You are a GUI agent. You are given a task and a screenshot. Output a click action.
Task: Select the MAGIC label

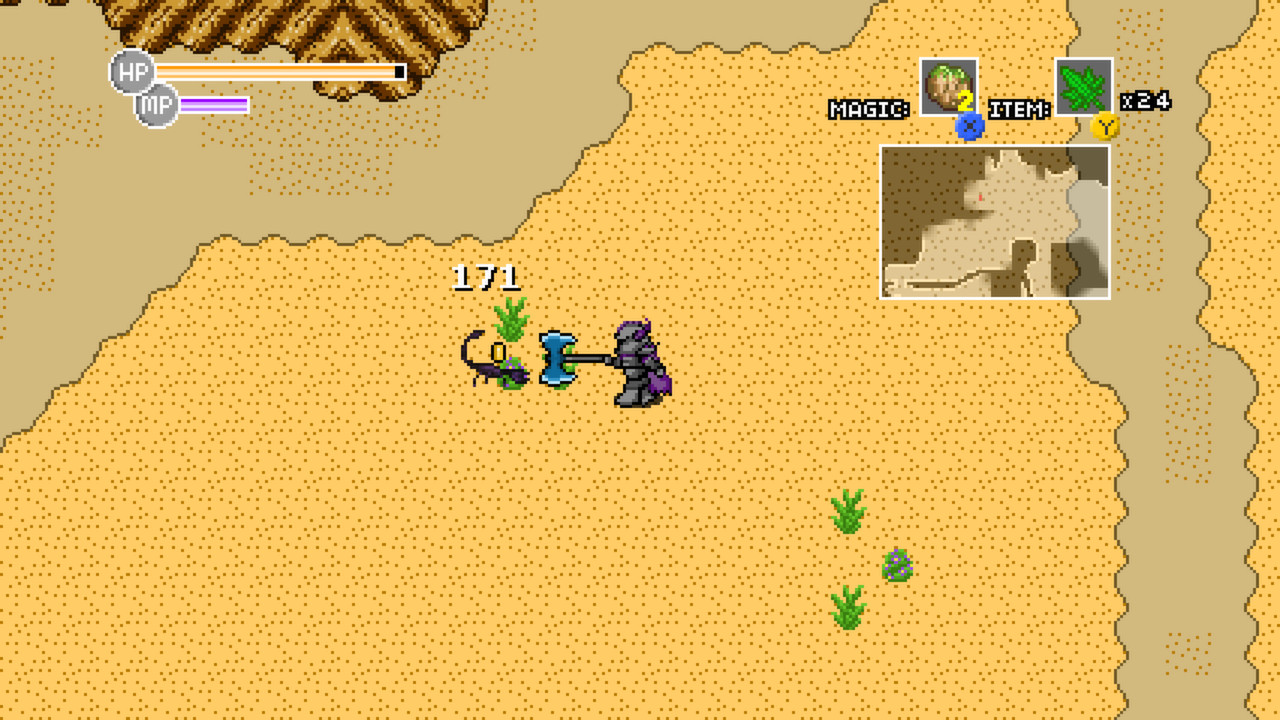tap(870, 105)
